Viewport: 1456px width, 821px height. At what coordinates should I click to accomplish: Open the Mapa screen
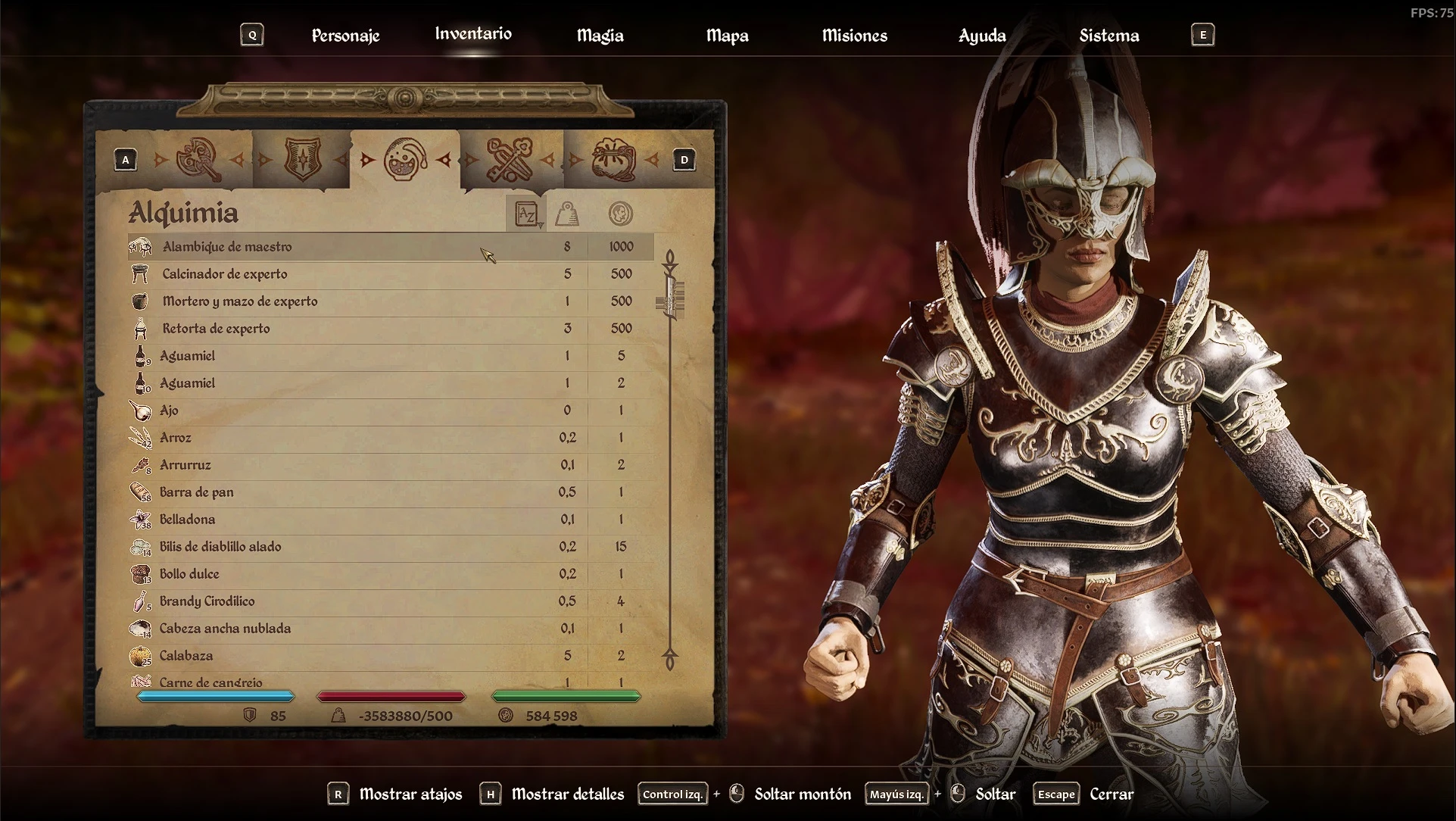(727, 36)
